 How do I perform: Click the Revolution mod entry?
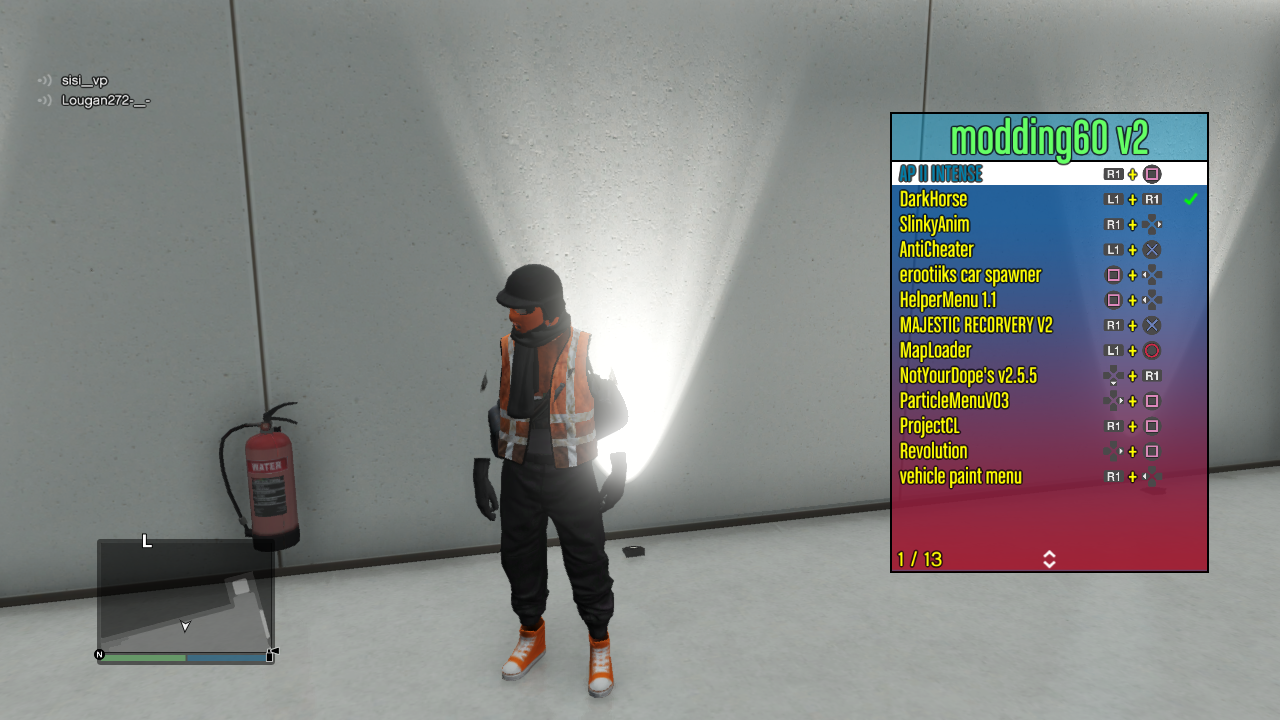[x=933, y=451]
